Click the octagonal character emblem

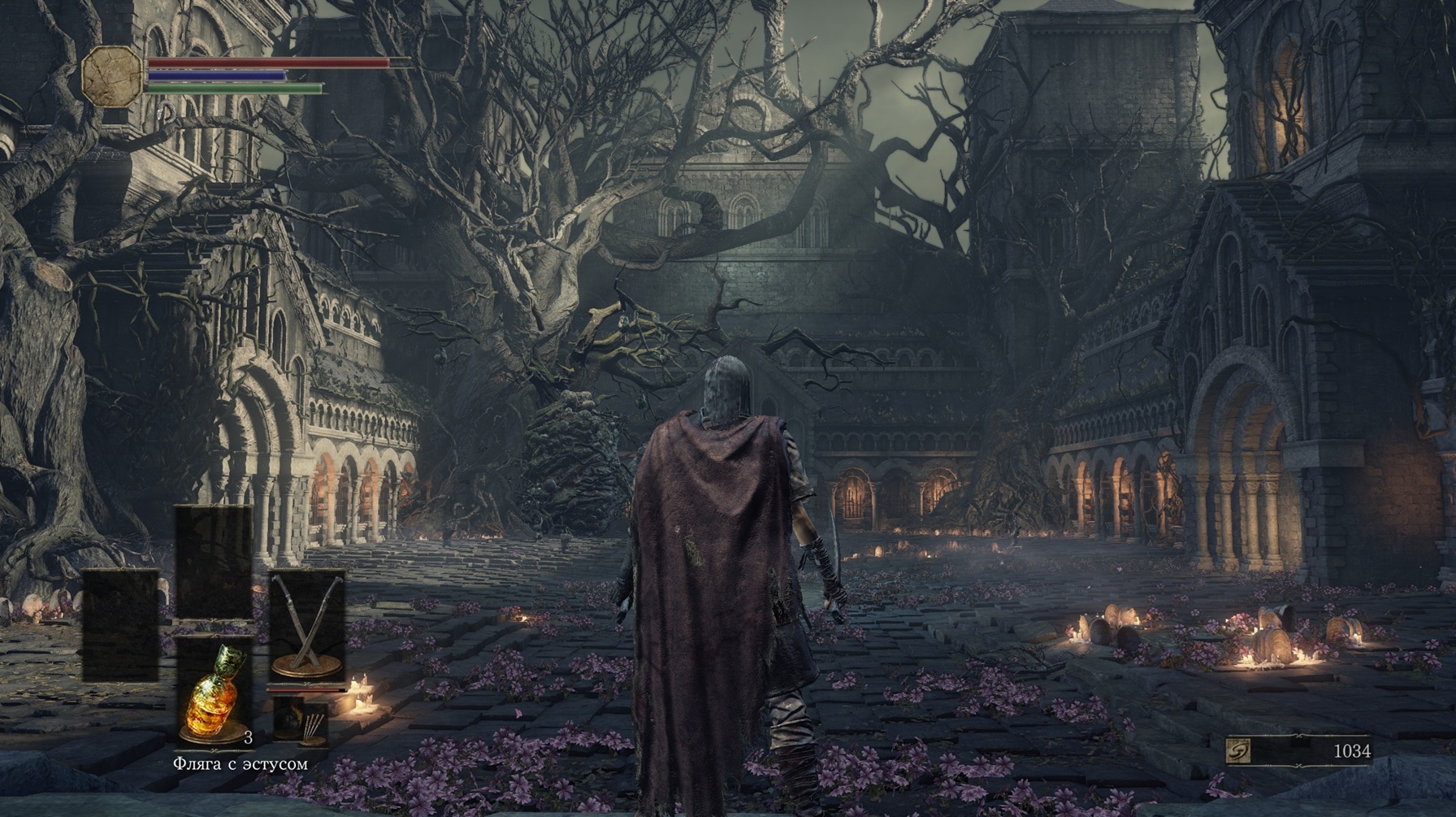pyautogui.click(x=111, y=75)
